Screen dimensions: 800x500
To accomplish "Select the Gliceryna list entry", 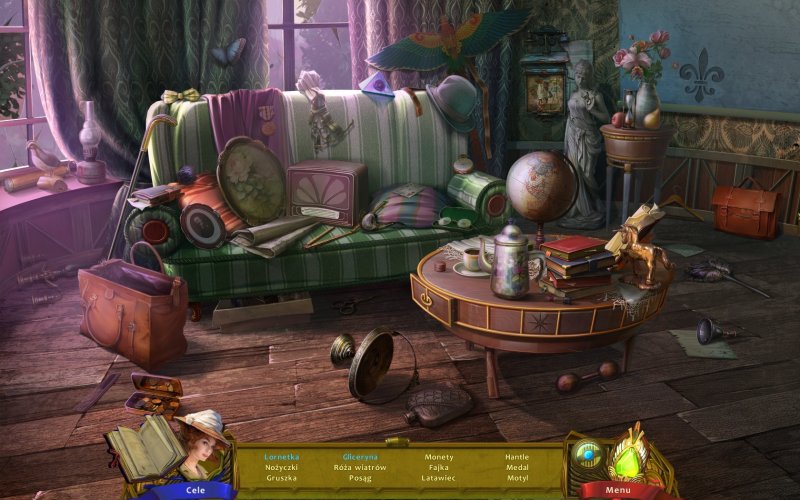I will tap(359, 456).
